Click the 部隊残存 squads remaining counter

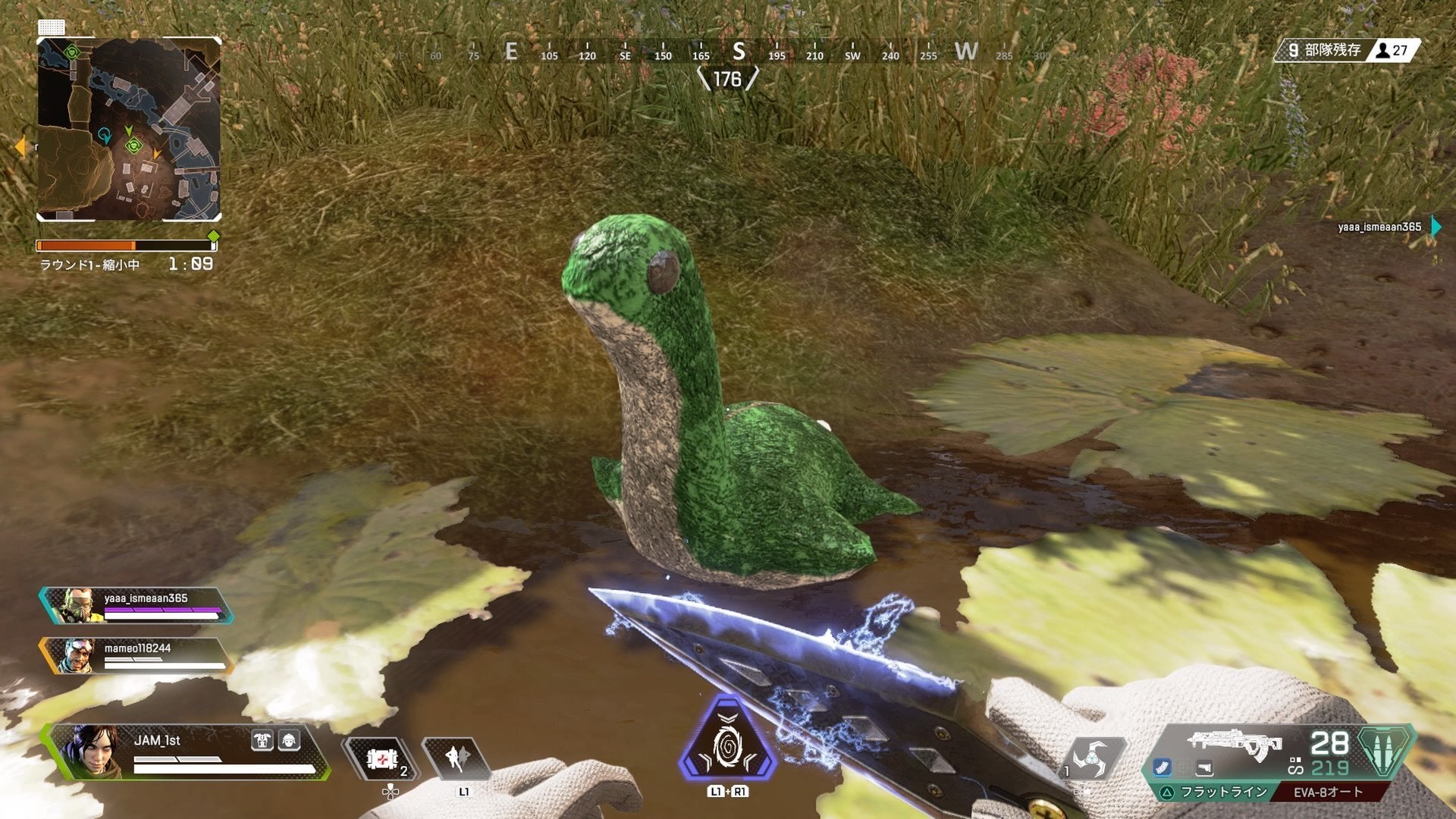coord(1346,50)
